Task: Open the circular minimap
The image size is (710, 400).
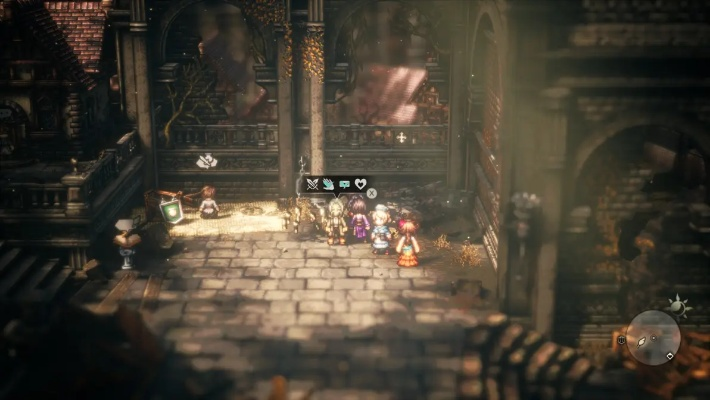Action: tap(654, 336)
